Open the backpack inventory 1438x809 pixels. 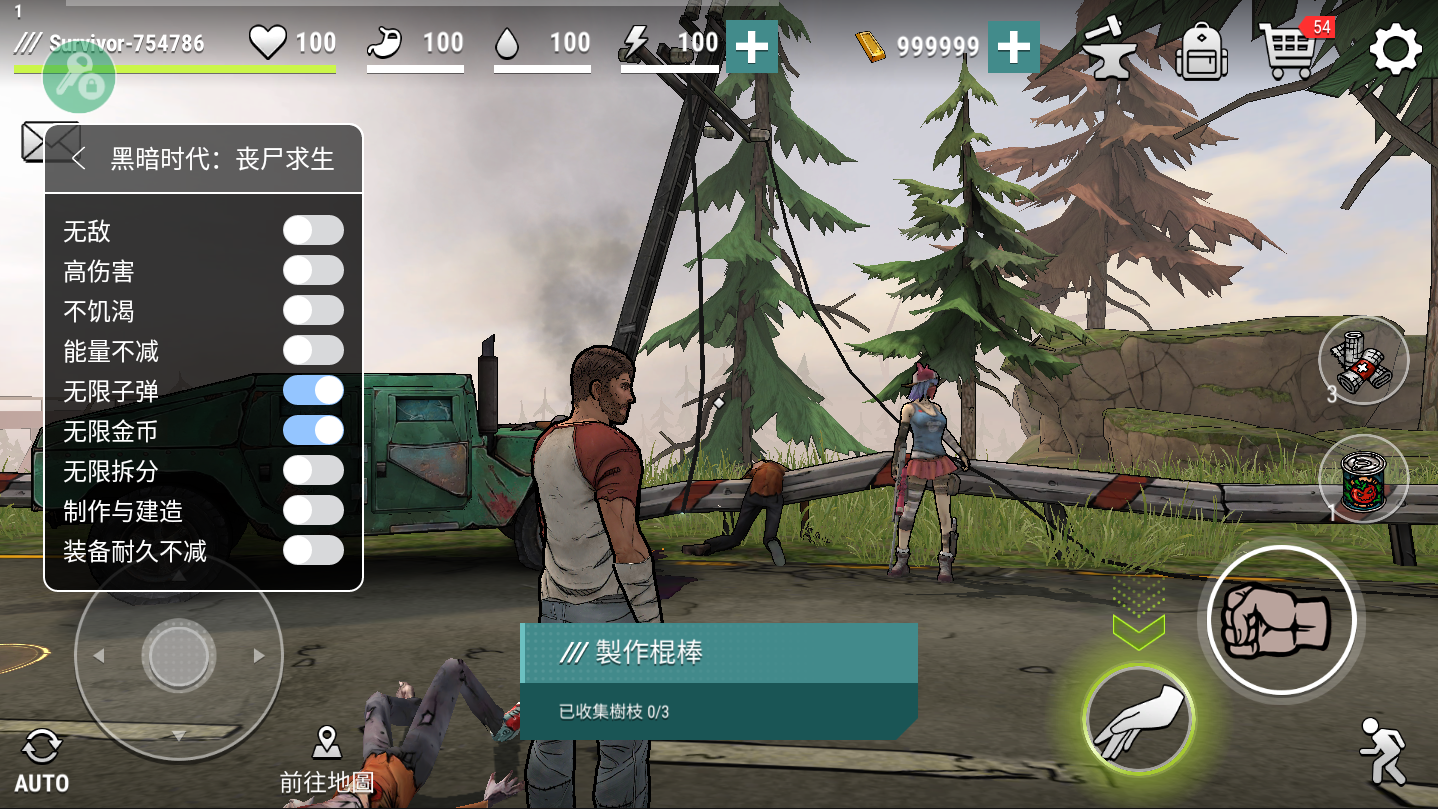click(x=1201, y=51)
